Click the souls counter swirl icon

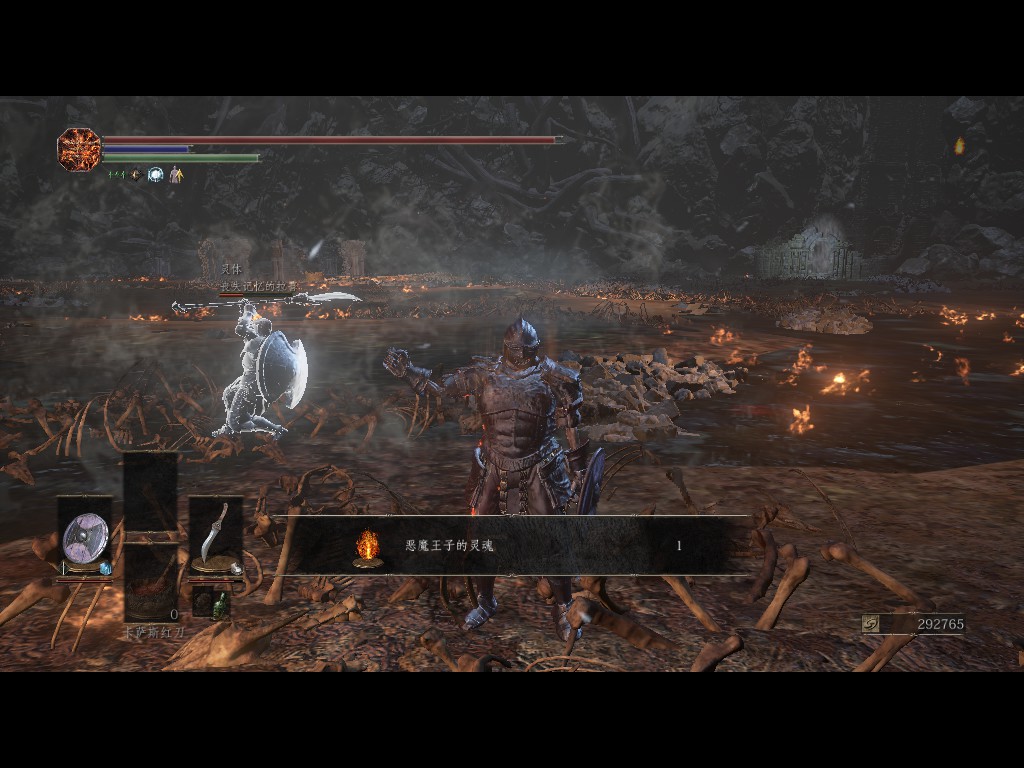[871, 624]
